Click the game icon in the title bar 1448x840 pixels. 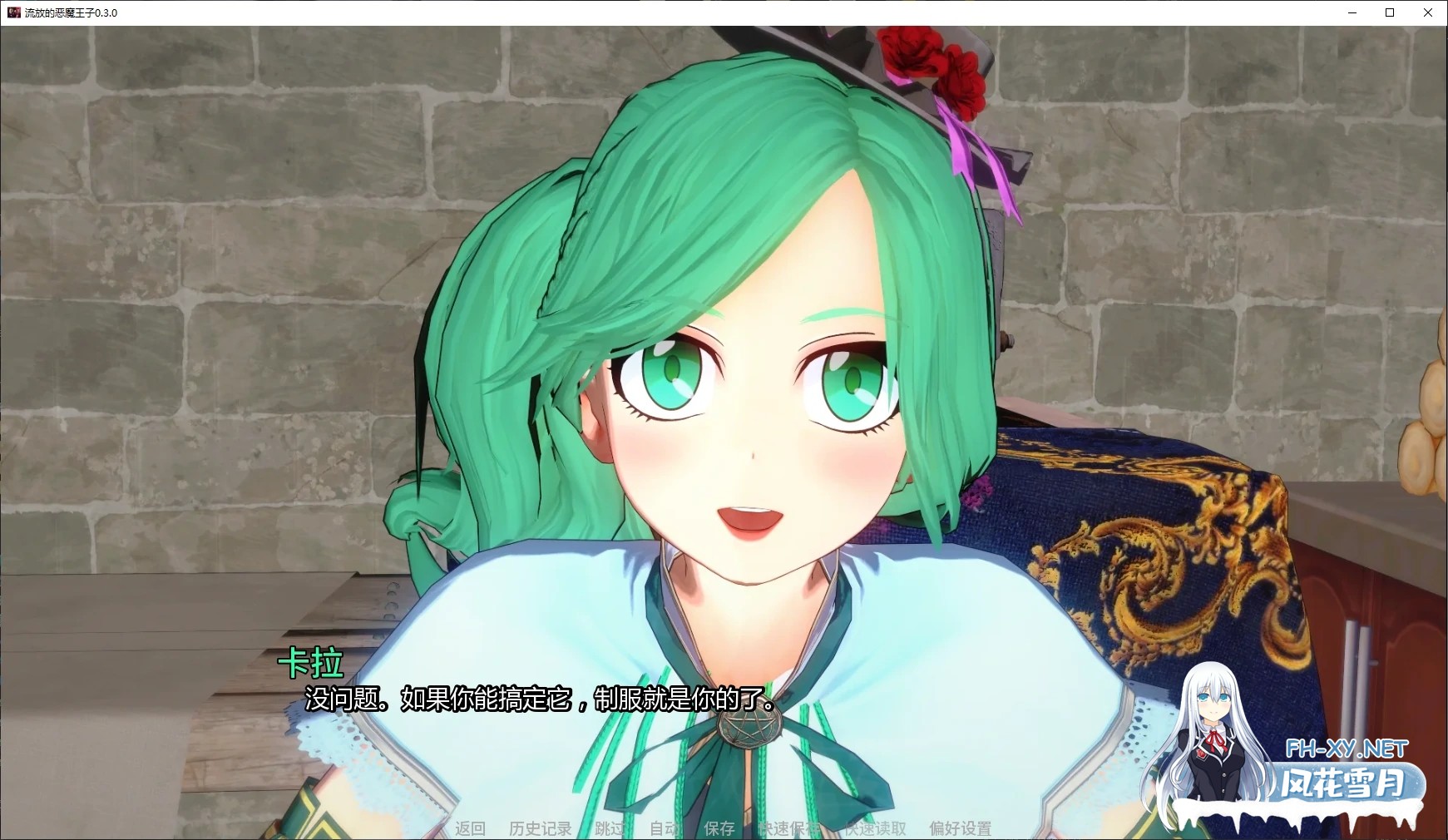(13, 13)
